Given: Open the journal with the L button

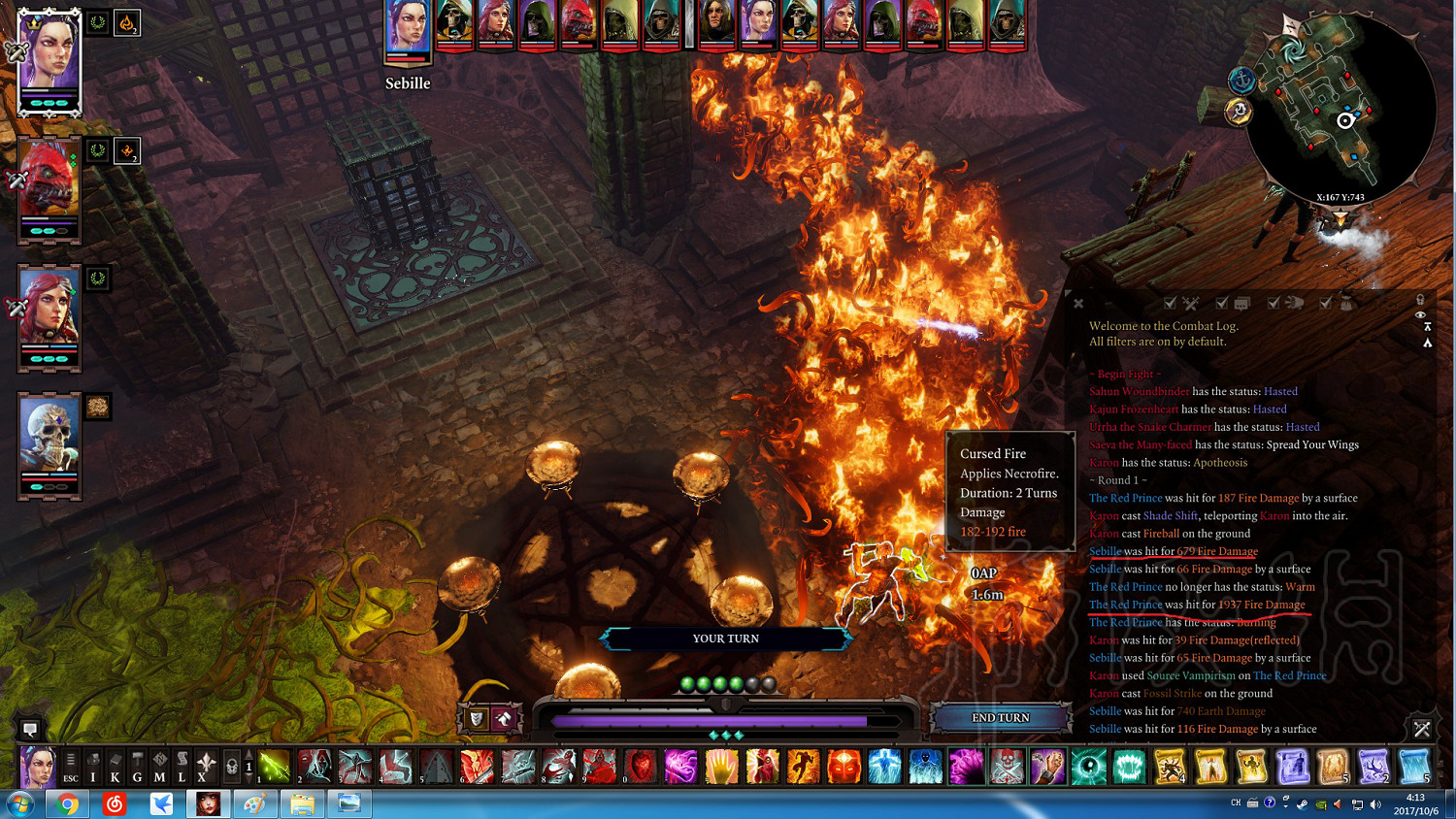Looking at the screenshot, I should 182,767.
